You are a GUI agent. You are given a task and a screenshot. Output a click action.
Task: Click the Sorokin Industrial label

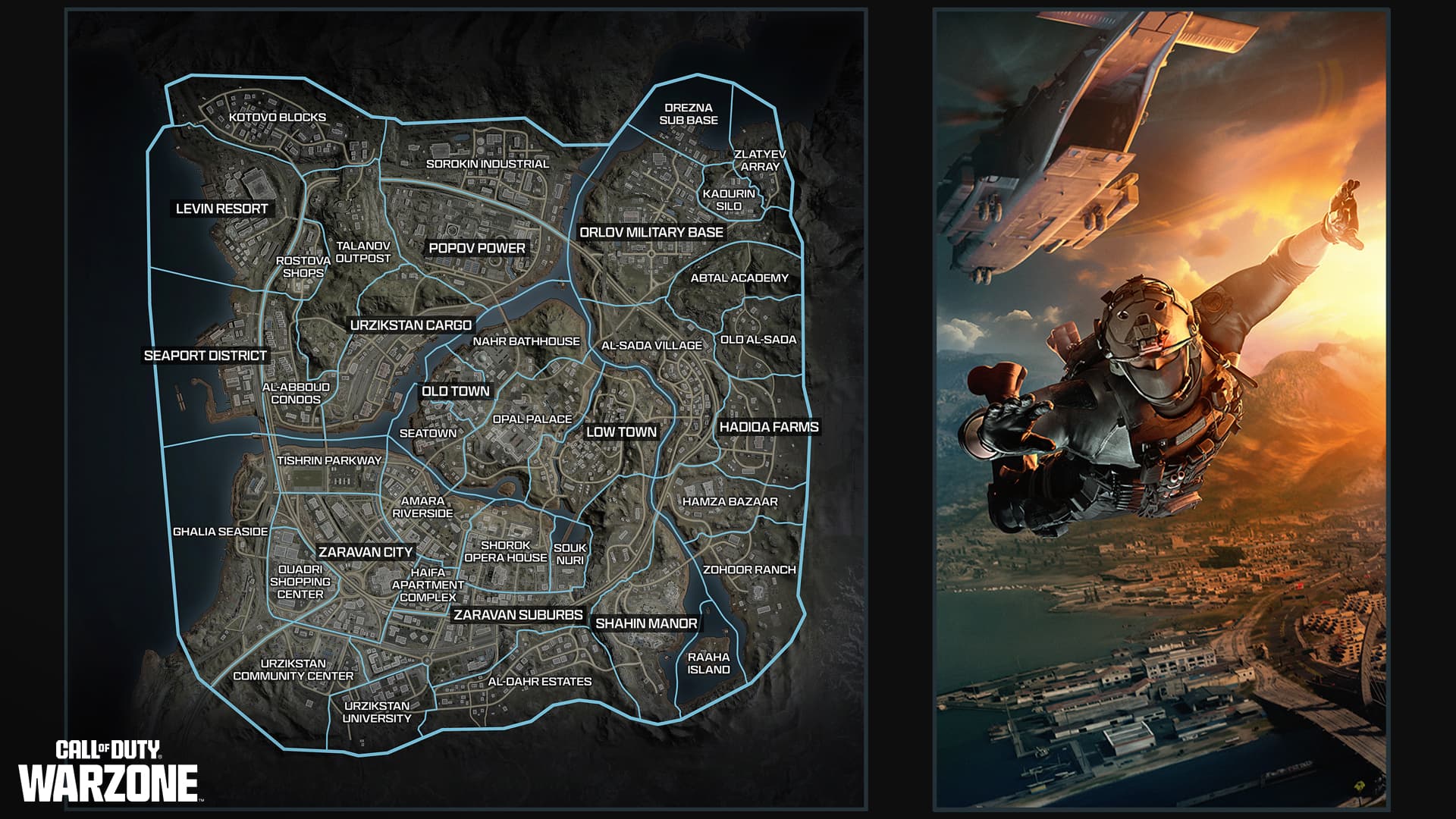[x=488, y=164]
